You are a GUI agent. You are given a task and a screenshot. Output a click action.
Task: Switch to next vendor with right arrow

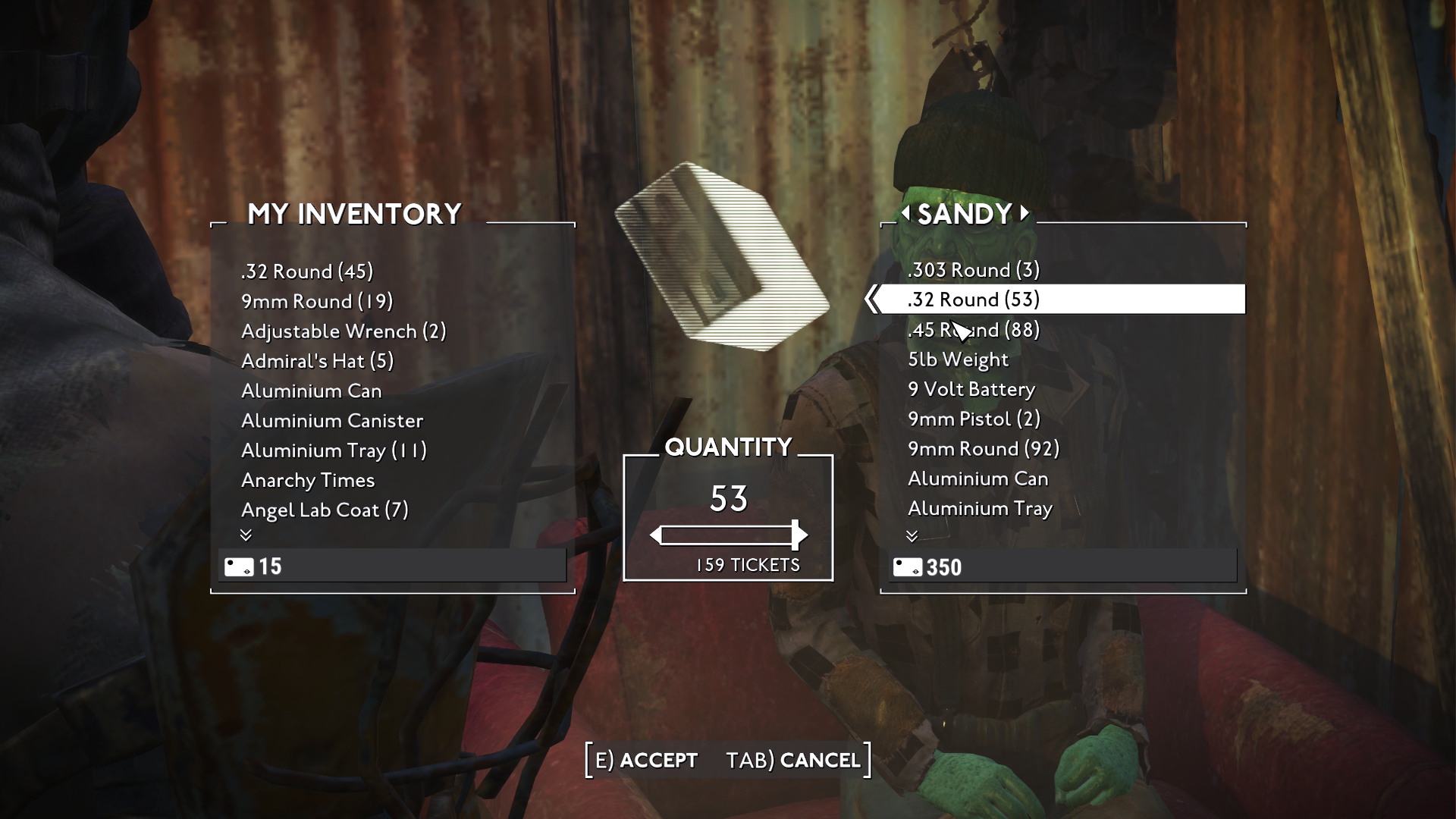[x=1025, y=213]
